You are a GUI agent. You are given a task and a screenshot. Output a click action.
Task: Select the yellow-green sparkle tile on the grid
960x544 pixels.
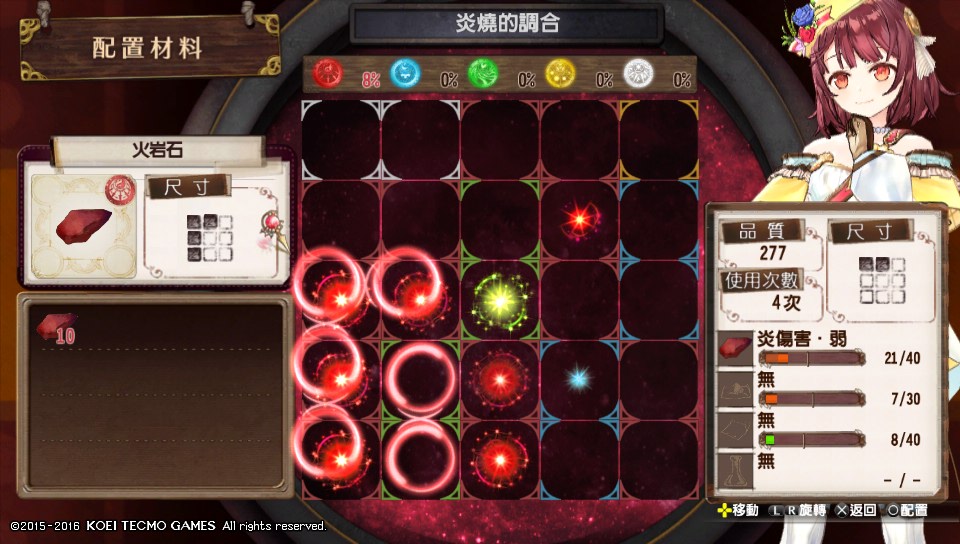(499, 298)
